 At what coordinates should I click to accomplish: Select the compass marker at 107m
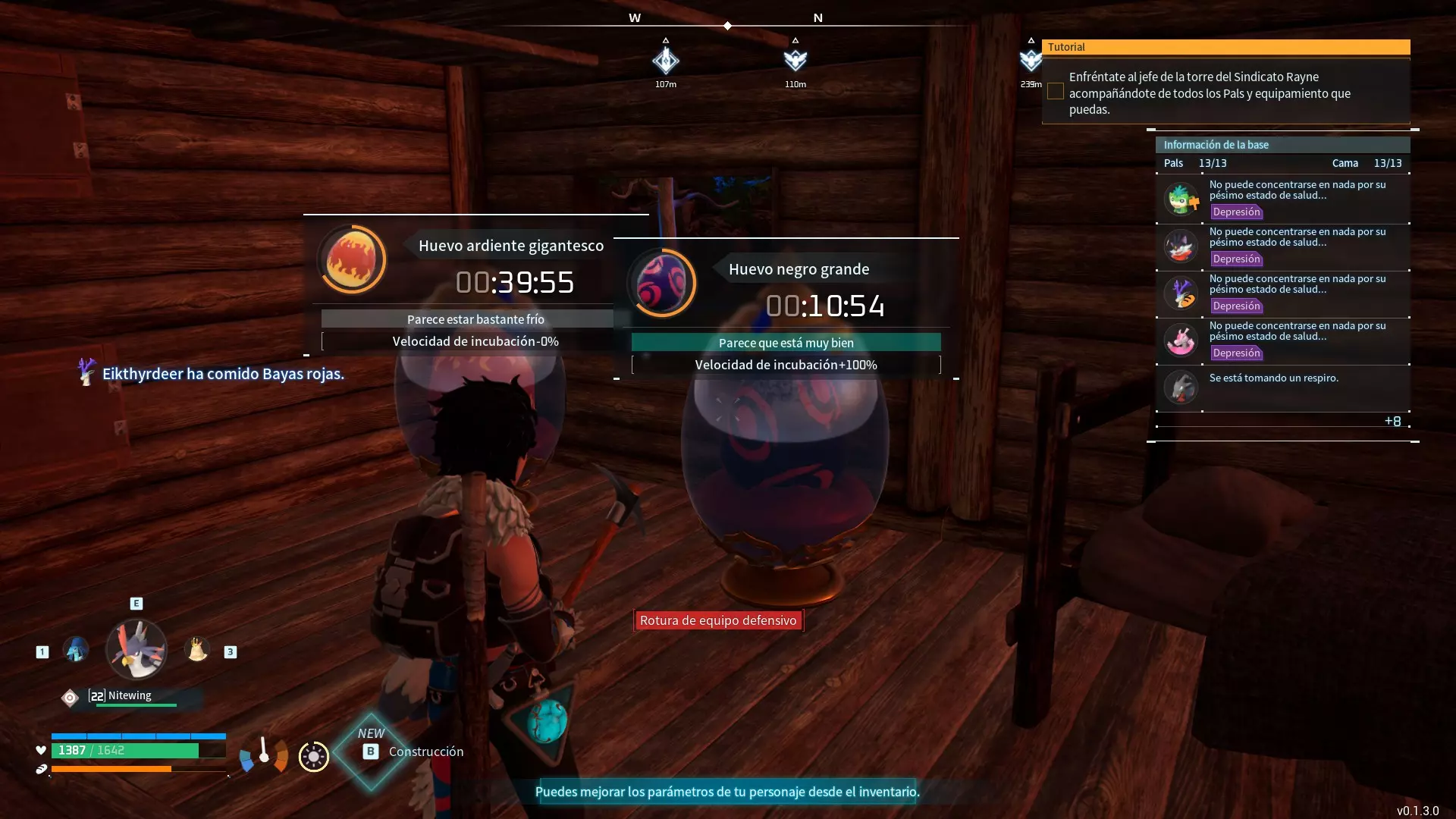coord(666,61)
